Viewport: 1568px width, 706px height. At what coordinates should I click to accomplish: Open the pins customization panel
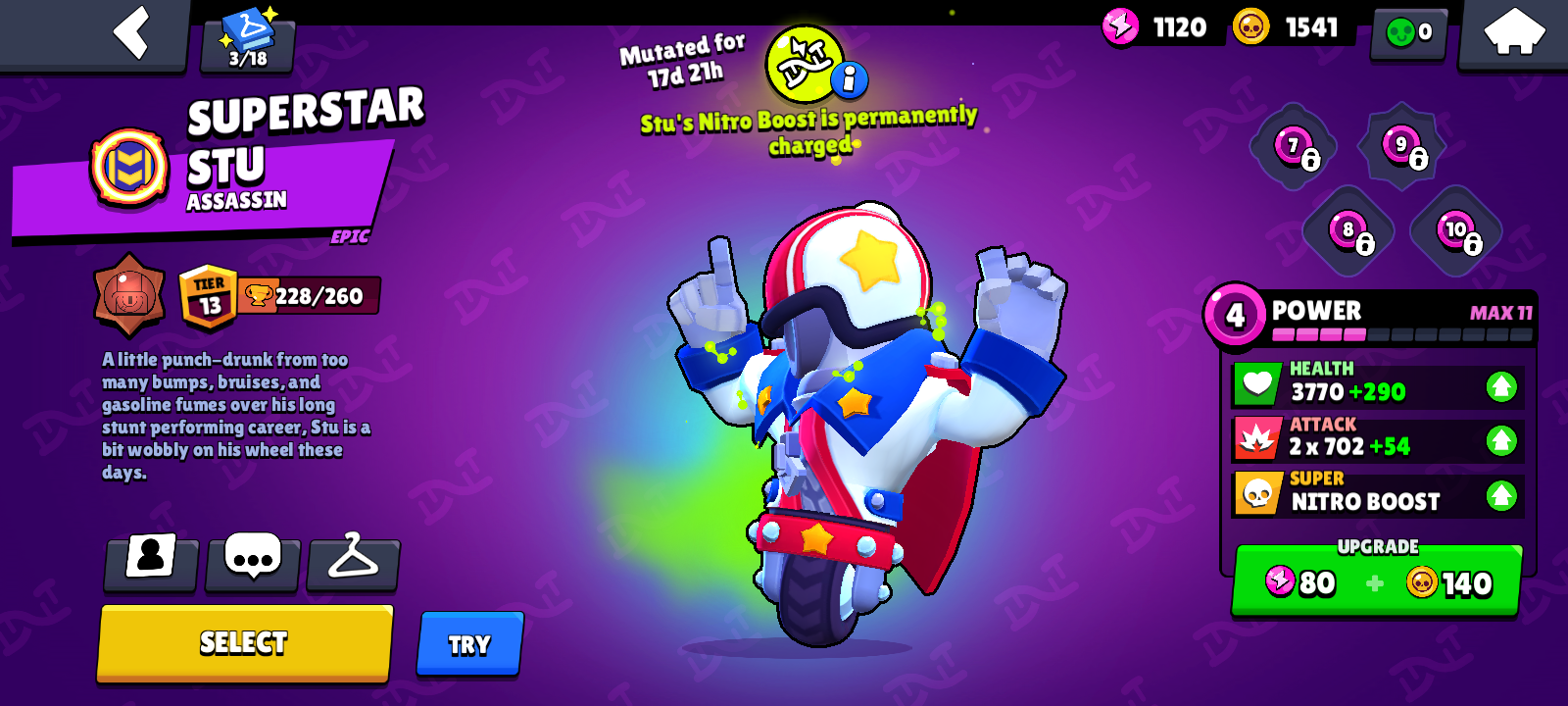[x=252, y=561]
